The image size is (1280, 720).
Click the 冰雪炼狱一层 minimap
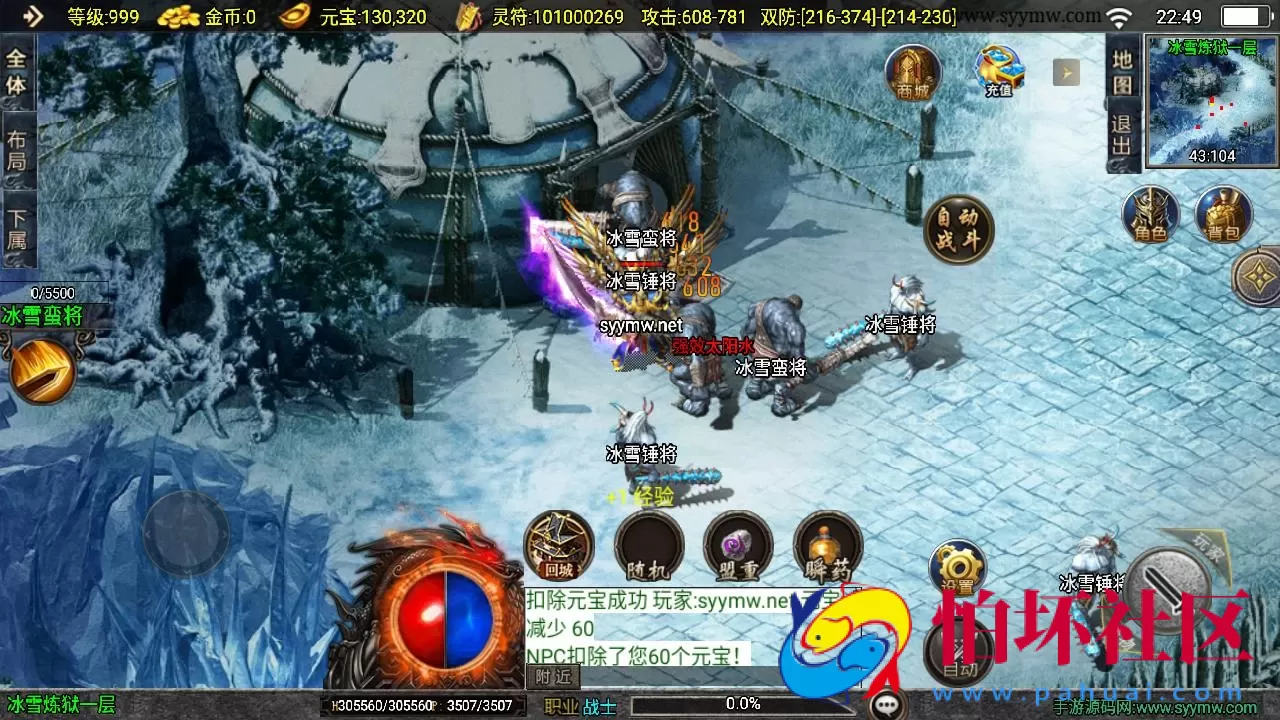pos(1212,100)
